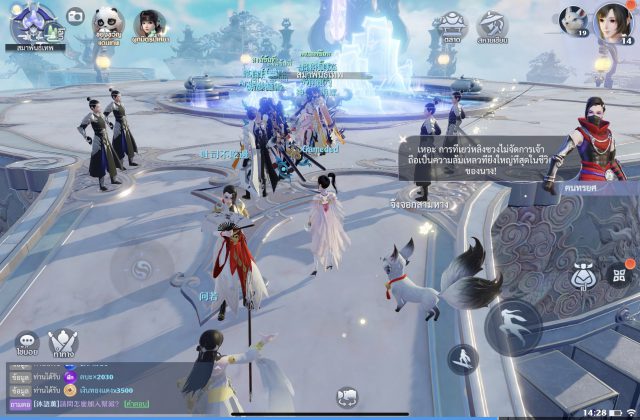Open the four-square menu grid button
Screen dimensions: 640x420
[620, 275]
